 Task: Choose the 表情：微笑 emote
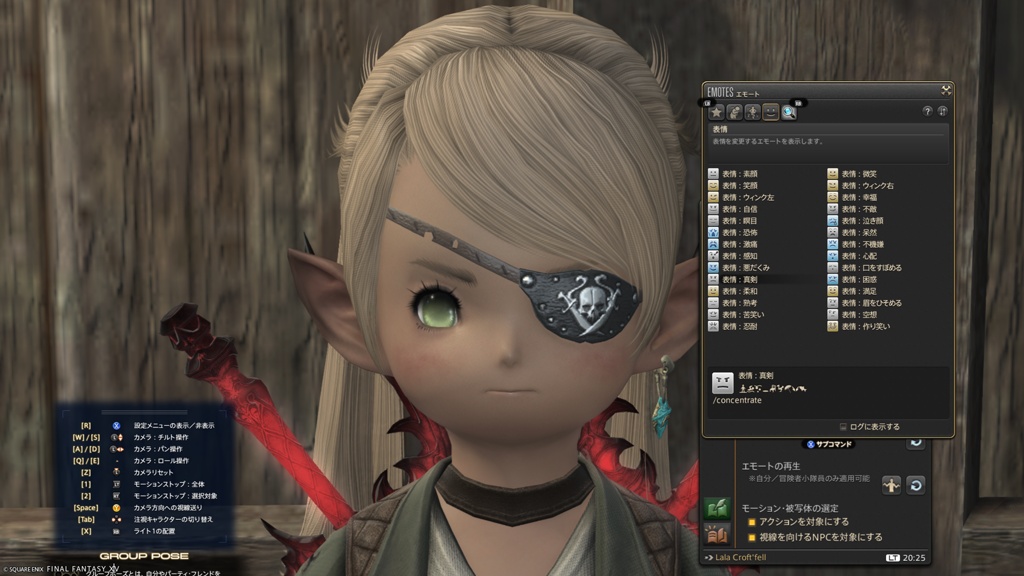tap(859, 174)
